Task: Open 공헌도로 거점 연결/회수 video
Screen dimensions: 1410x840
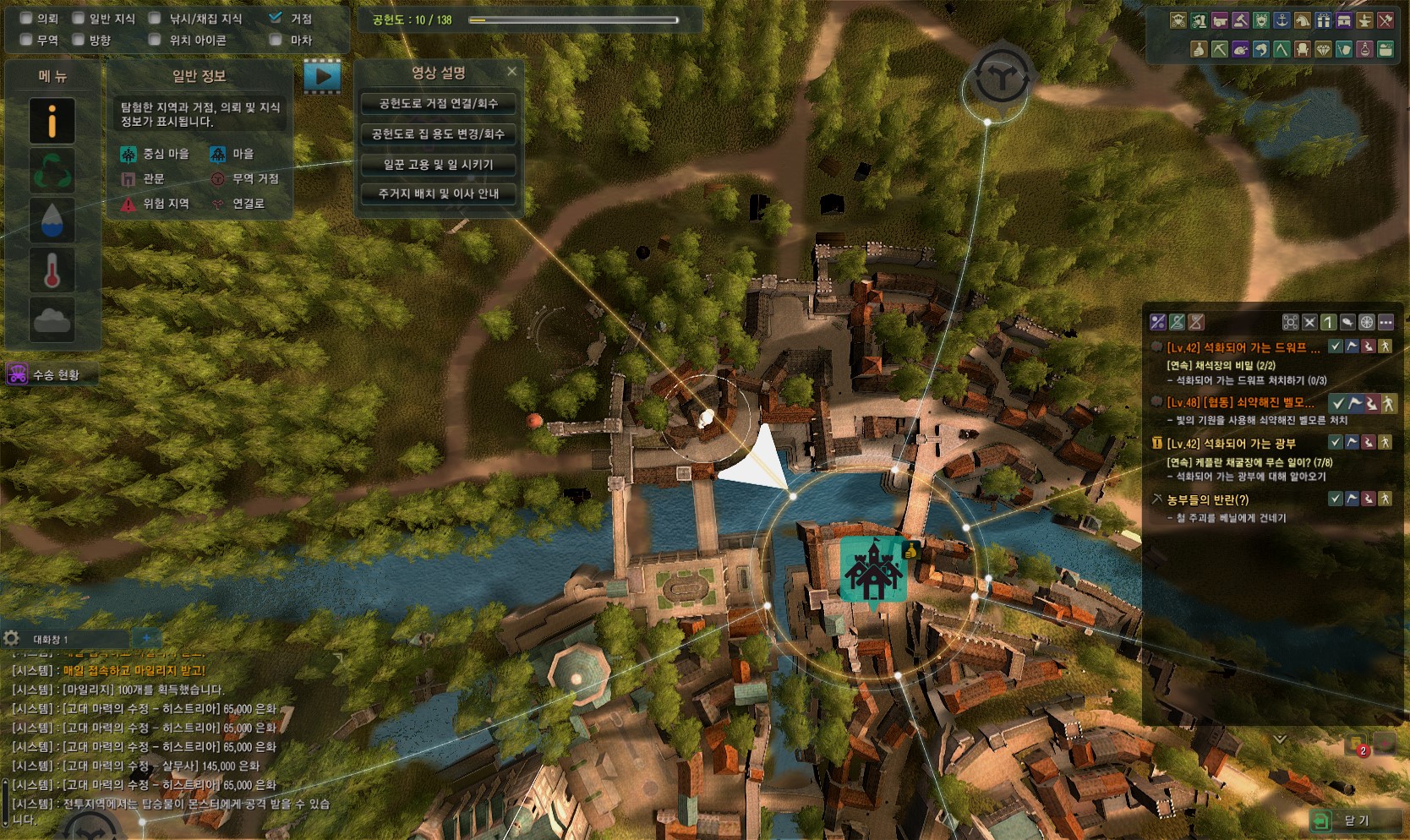Action: click(438, 104)
